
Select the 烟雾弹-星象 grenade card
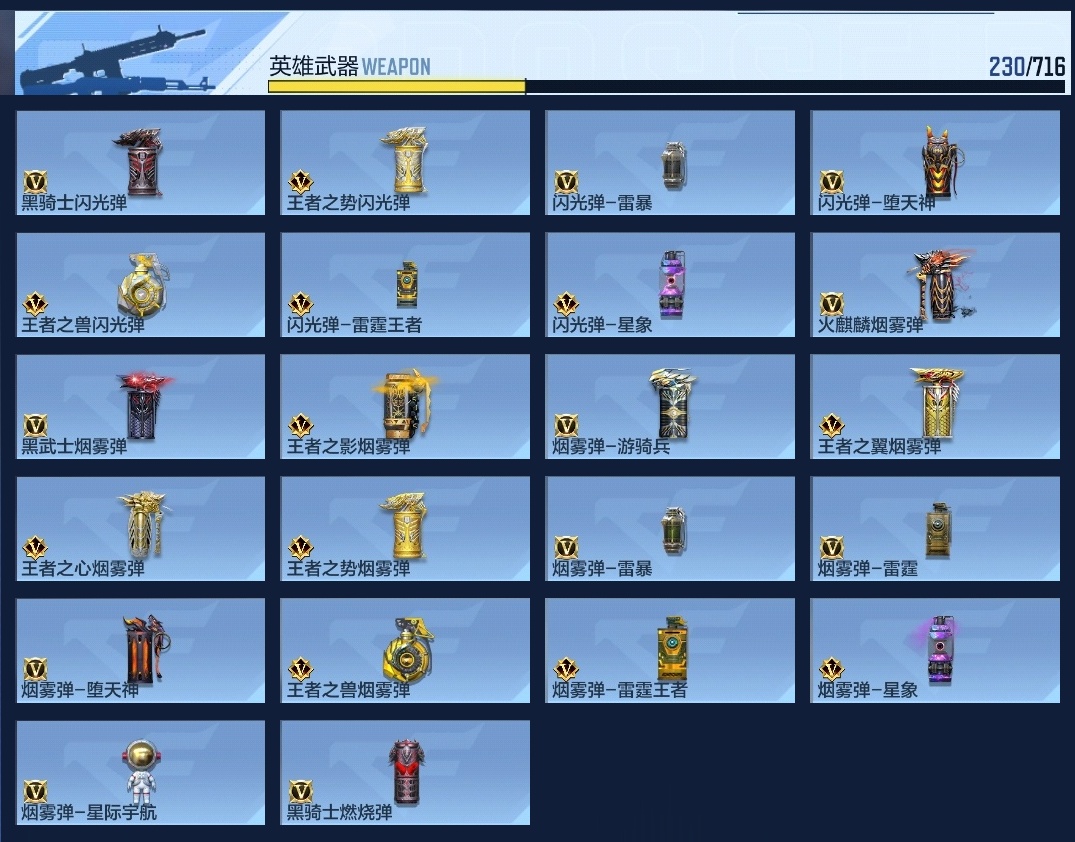935,651
